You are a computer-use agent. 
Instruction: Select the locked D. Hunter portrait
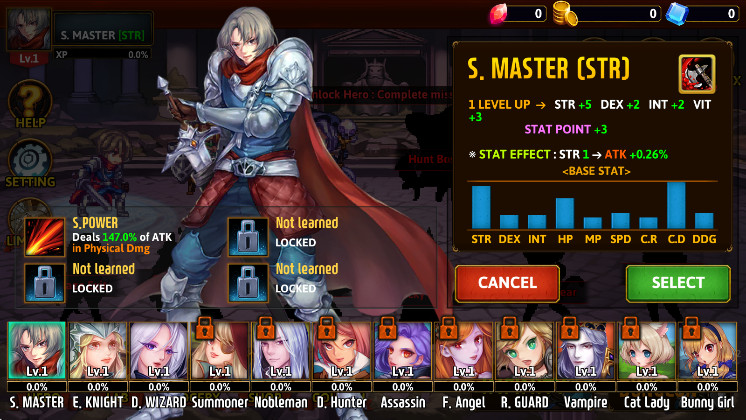(x=341, y=352)
